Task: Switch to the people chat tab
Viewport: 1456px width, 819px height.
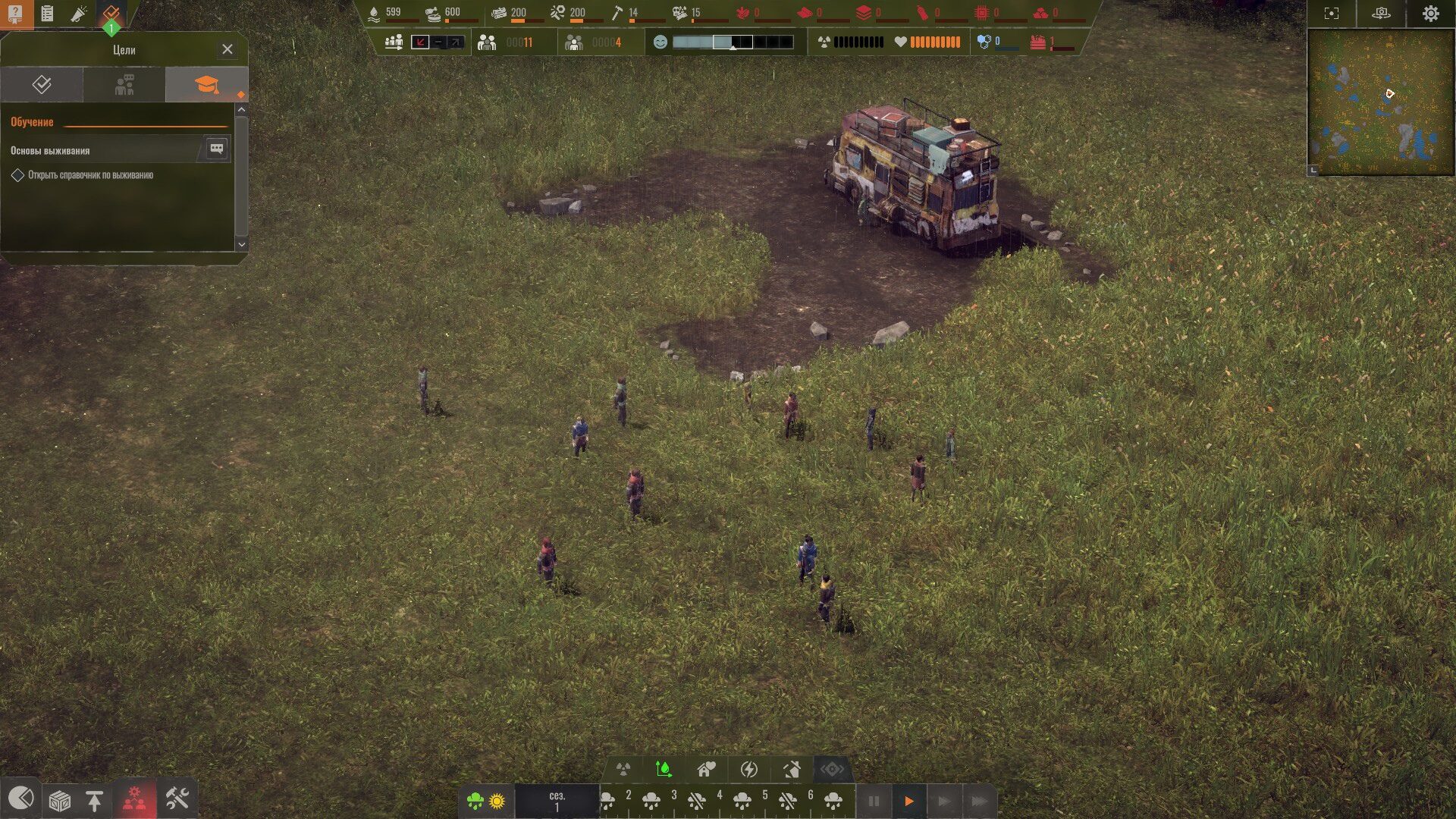Action: tap(124, 84)
